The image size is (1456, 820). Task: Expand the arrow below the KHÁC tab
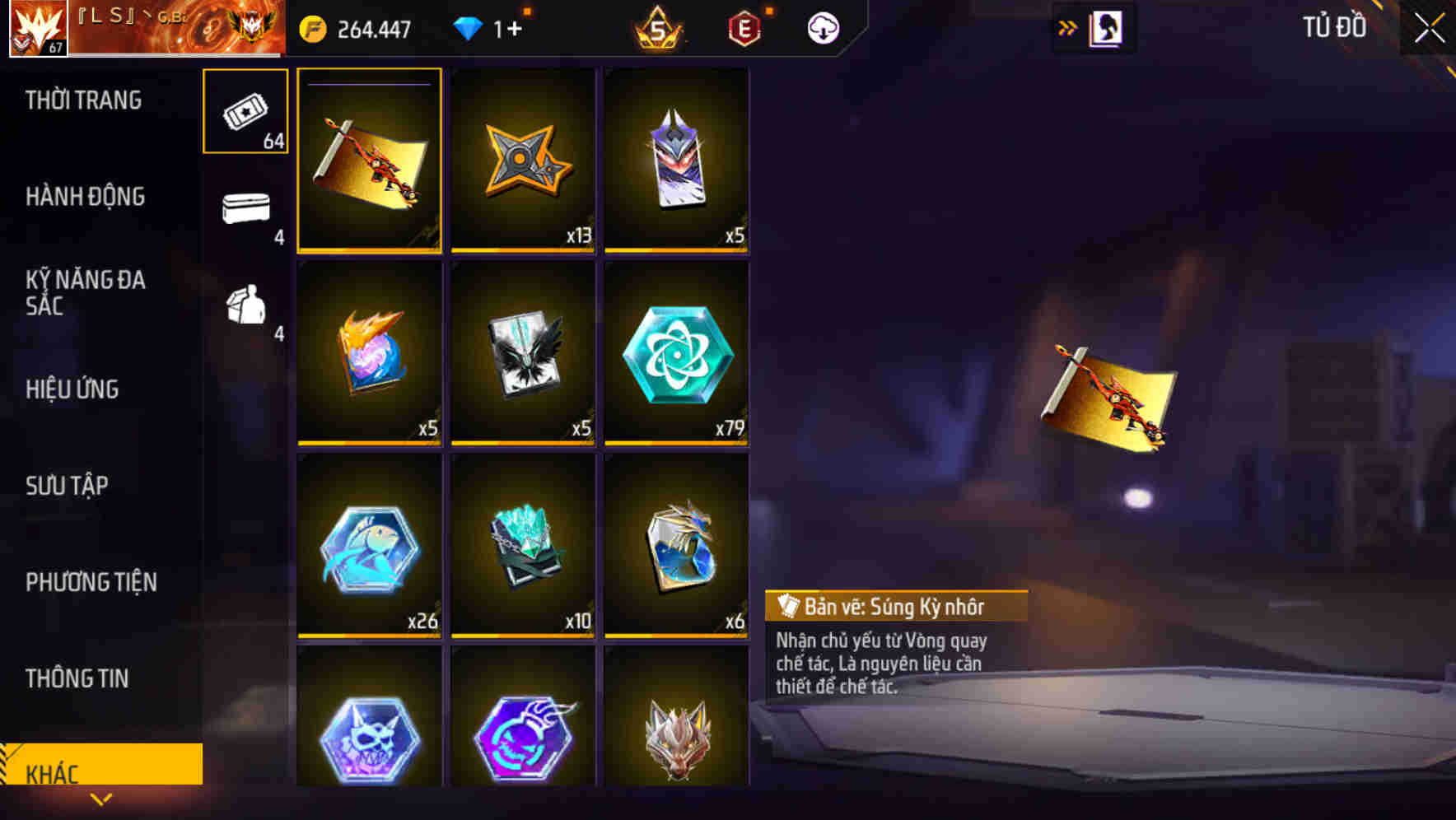tap(100, 798)
